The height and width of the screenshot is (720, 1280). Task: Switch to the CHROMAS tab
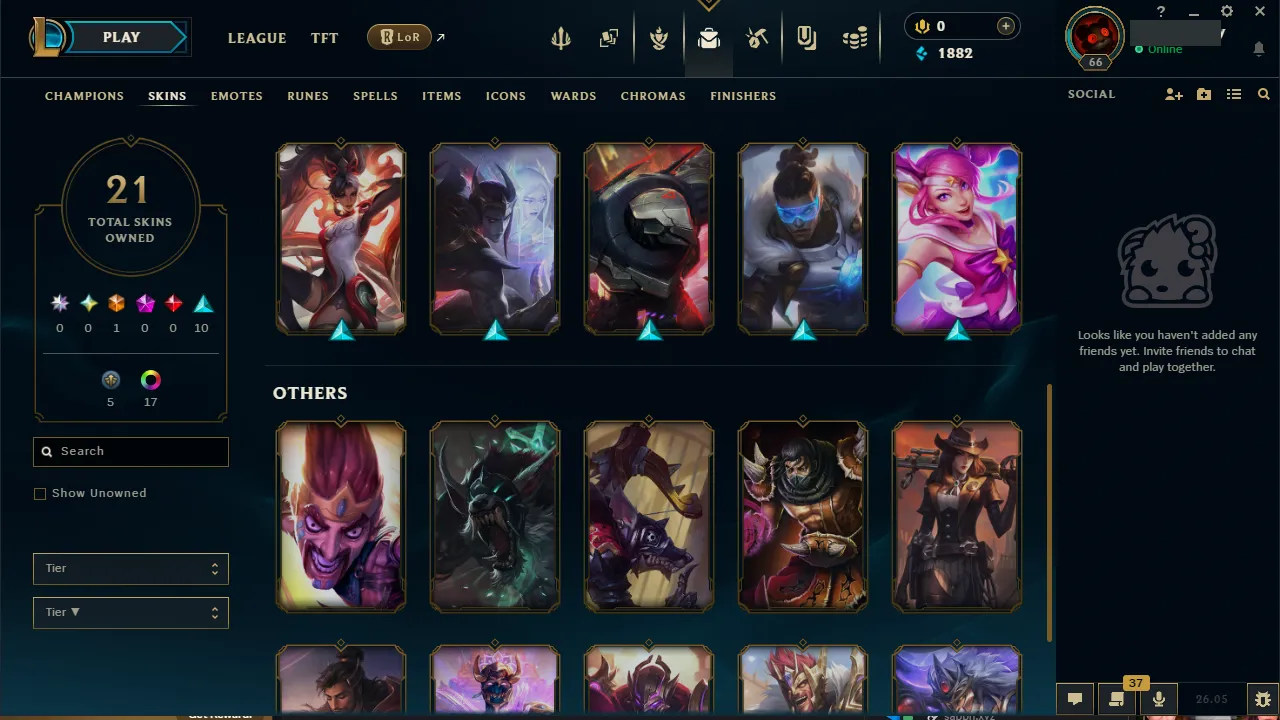pyautogui.click(x=653, y=96)
